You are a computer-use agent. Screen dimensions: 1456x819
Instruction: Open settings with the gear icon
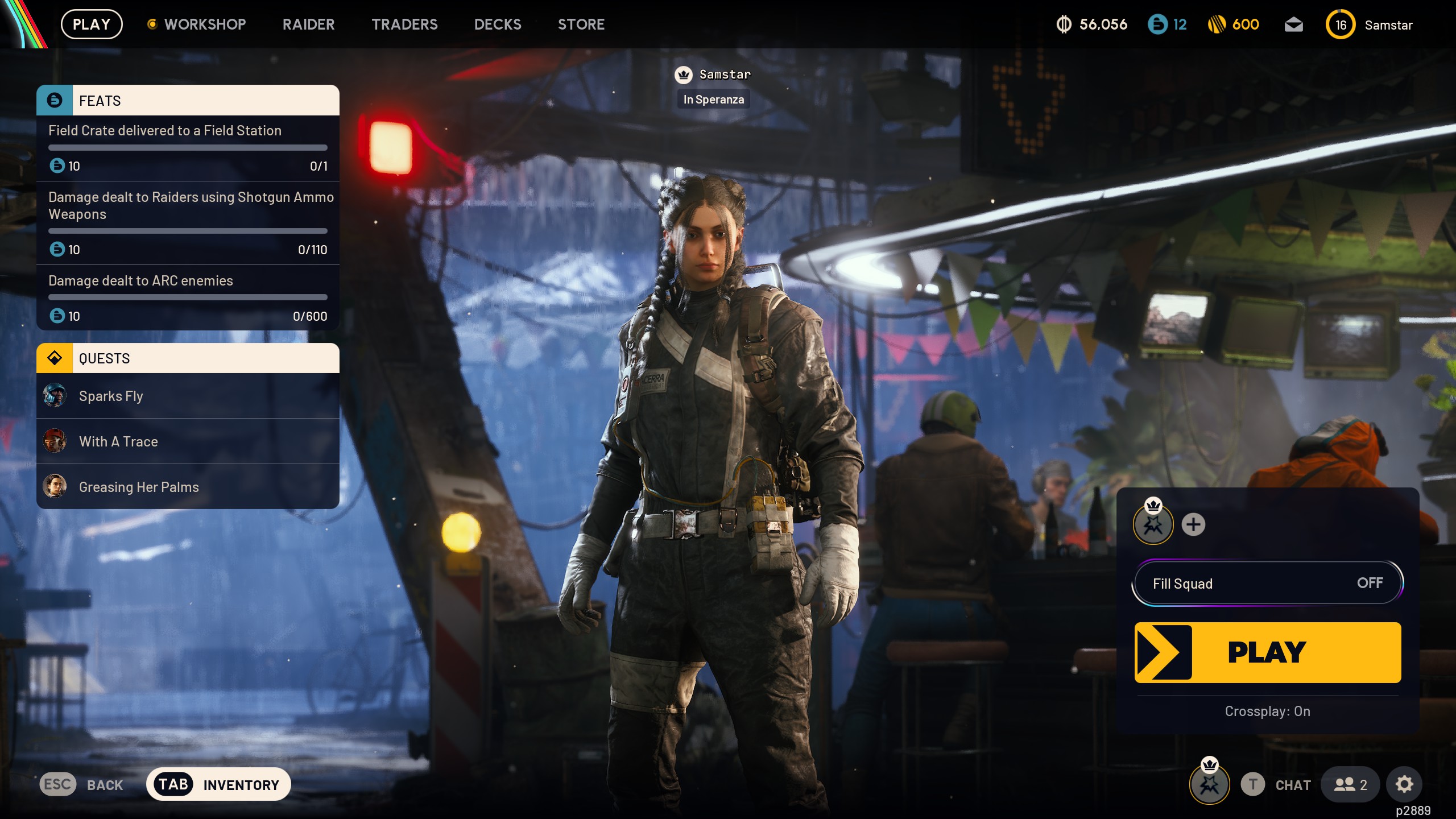click(x=1404, y=784)
